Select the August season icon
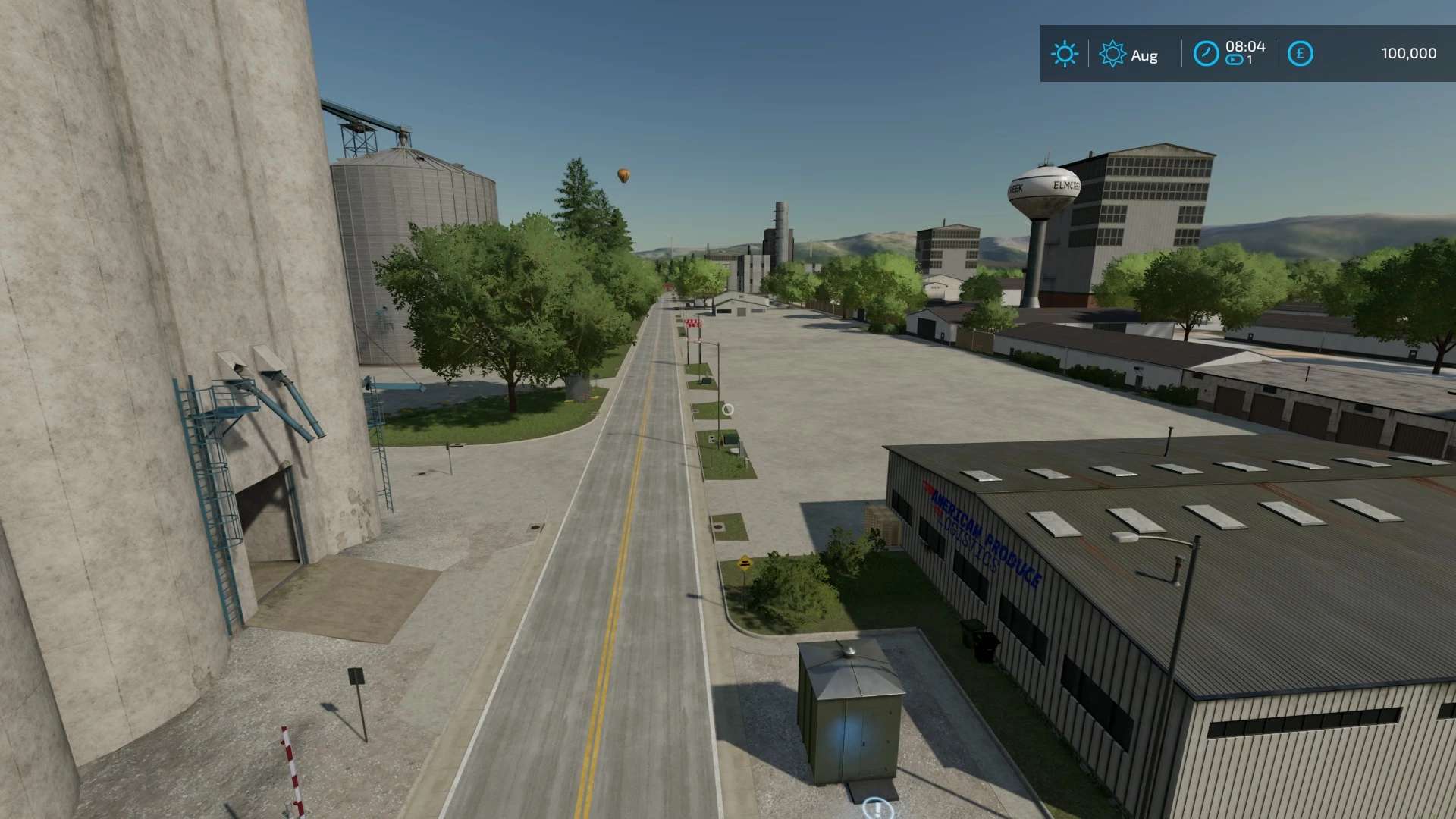This screenshot has height=819, width=1456. [x=1112, y=54]
